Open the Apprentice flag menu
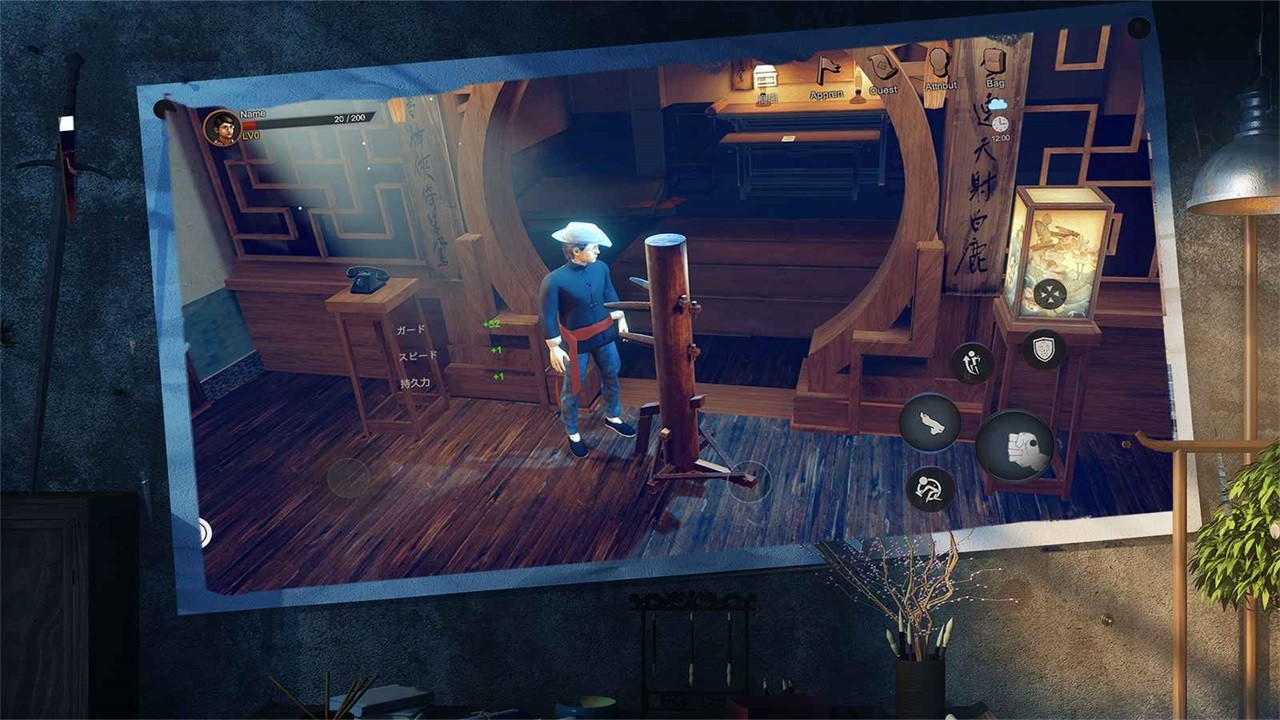 point(827,70)
